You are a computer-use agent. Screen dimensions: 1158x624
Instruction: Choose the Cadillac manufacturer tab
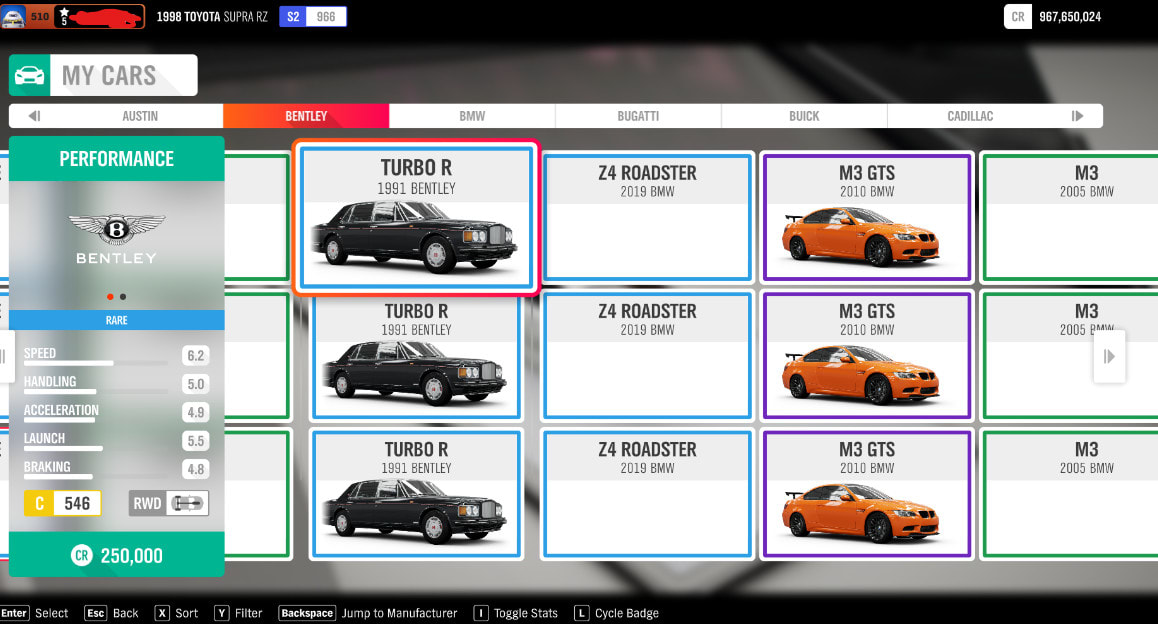[x=970, y=116]
